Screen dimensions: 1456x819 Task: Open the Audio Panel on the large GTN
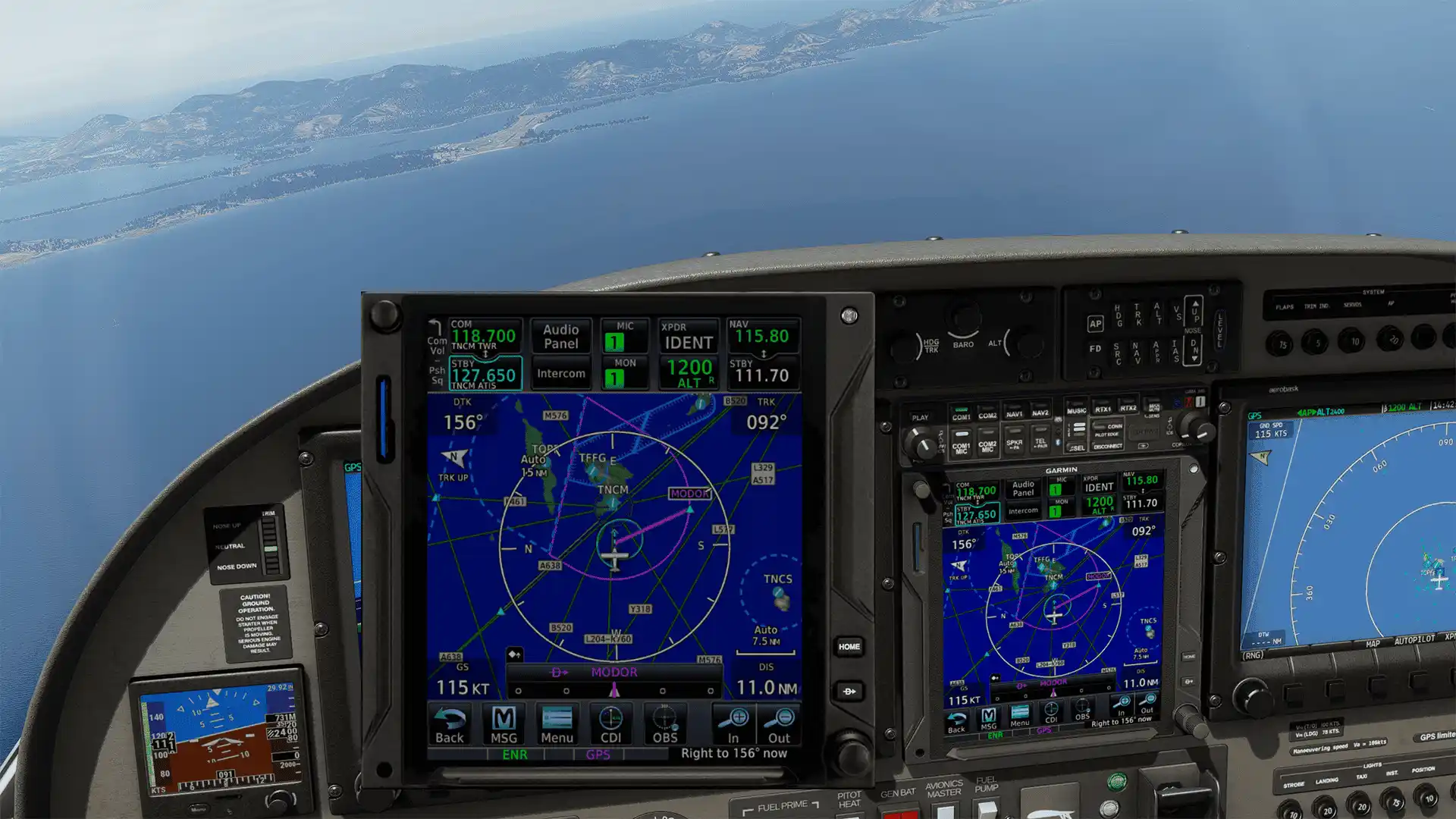(x=561, y=336)
